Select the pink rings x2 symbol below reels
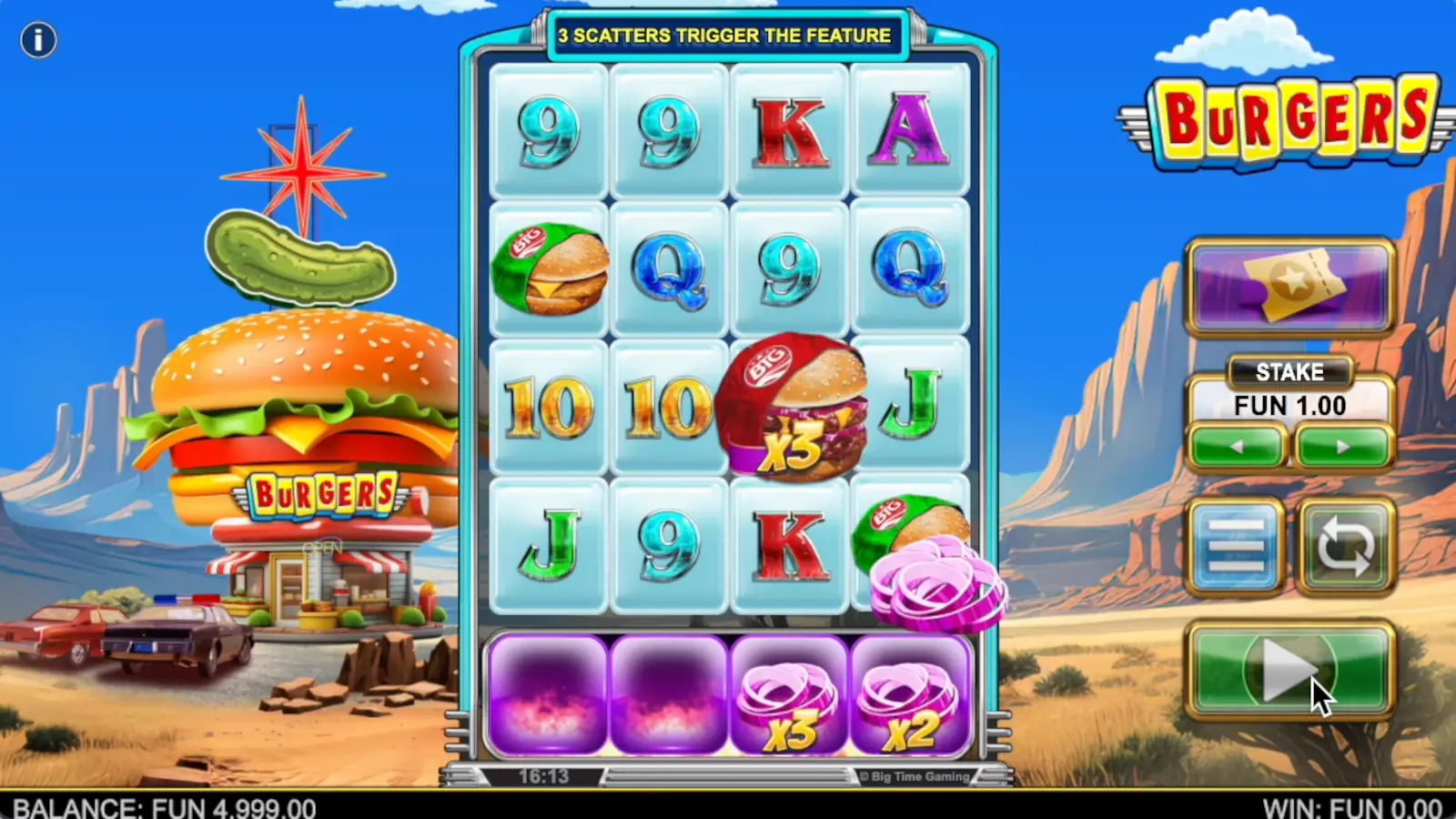The height and width of the screenshot is (819, 1456). (910, 696)
